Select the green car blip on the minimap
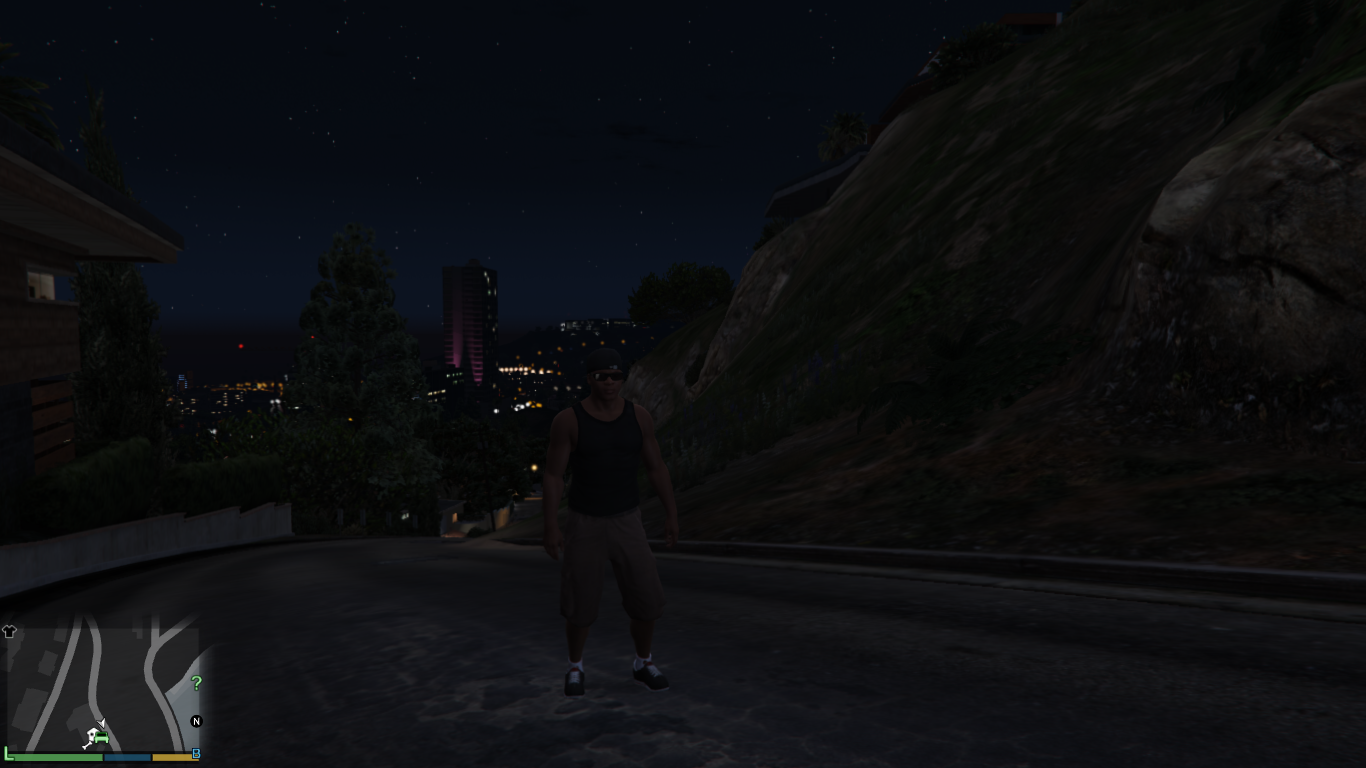Image resolution: width=1366 pixels, height=768 pixels. 100,738
